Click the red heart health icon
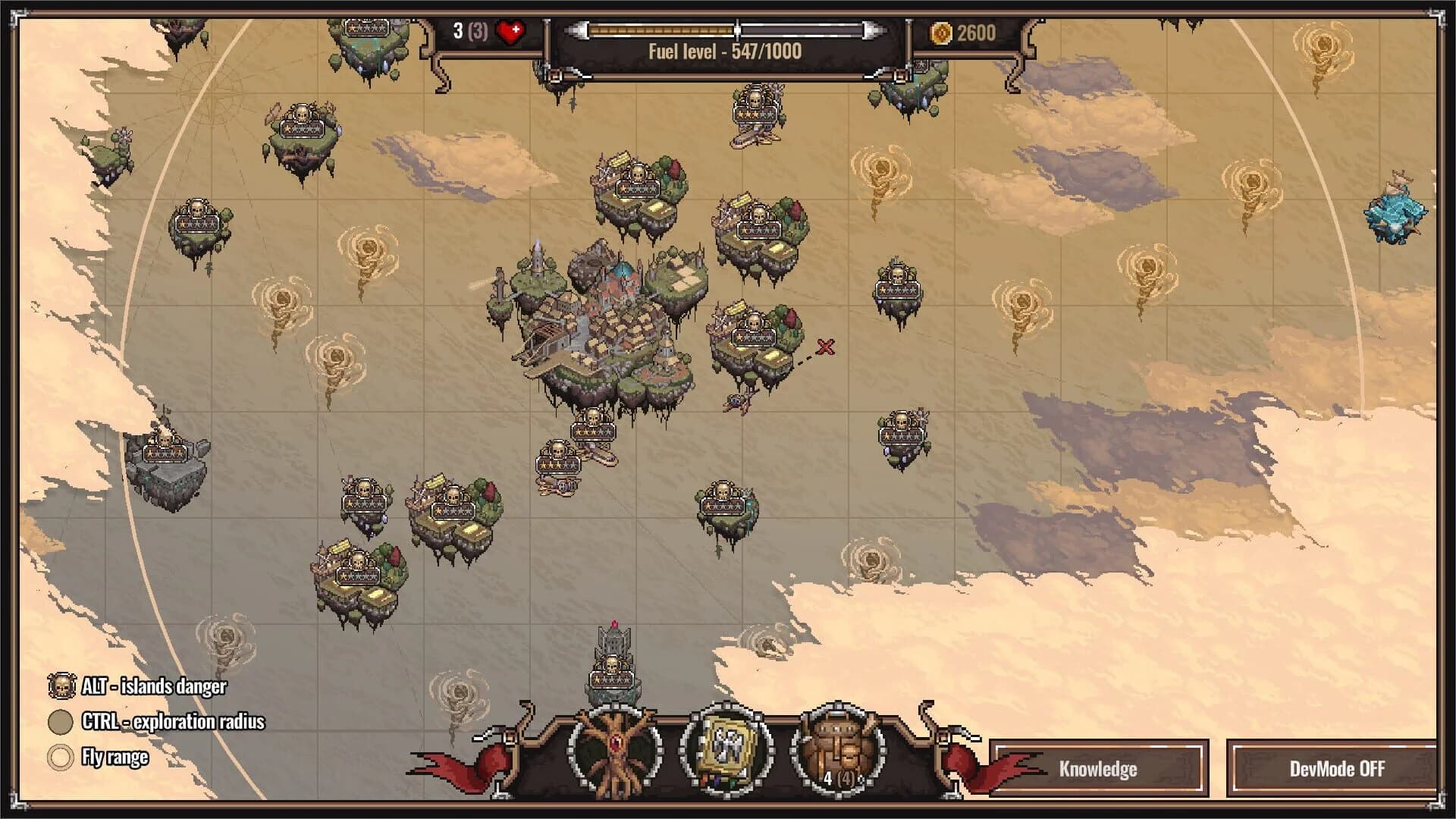 click(x=510, y=30)
